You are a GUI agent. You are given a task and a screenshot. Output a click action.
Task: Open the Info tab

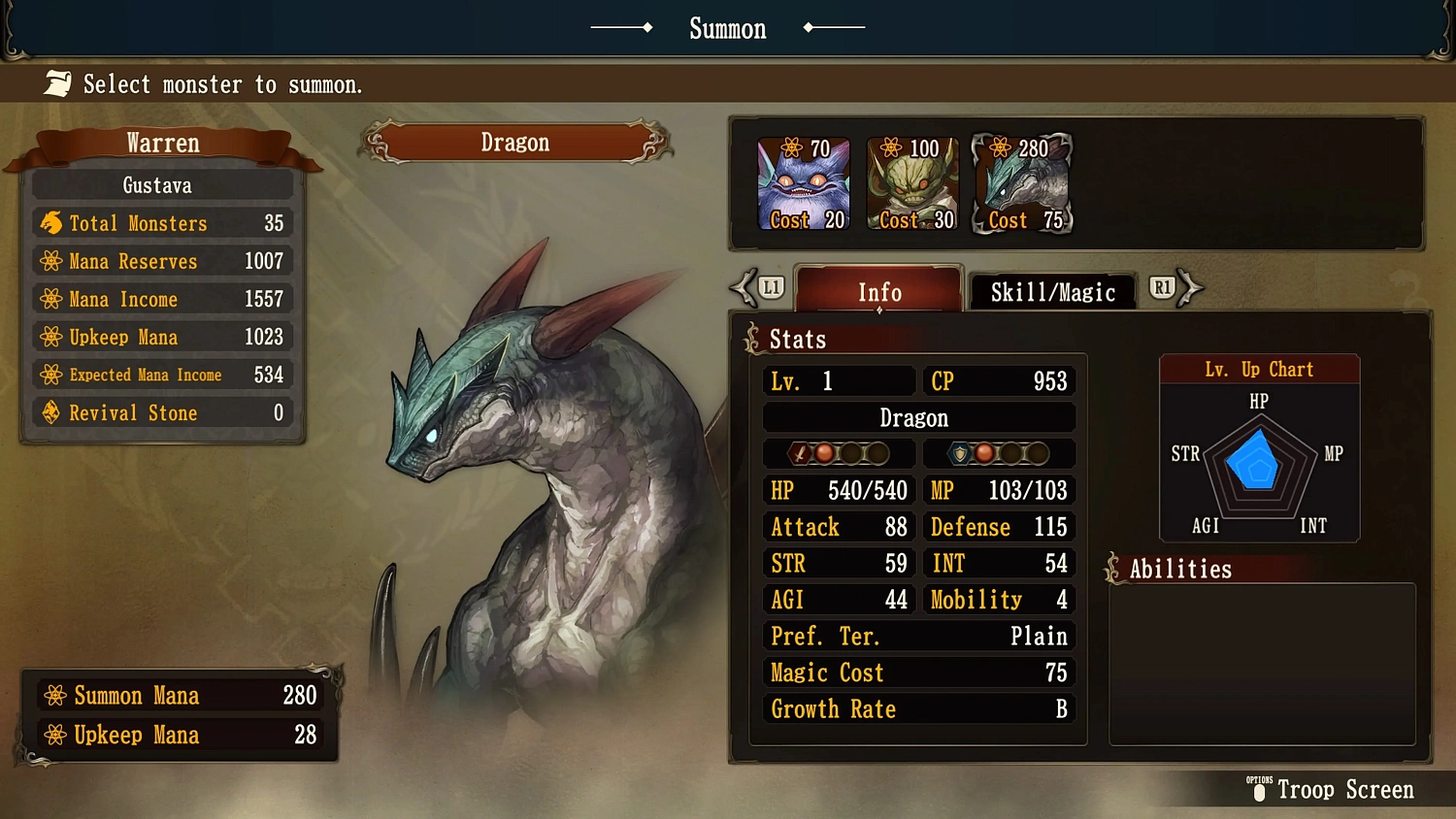click(877, 292)
